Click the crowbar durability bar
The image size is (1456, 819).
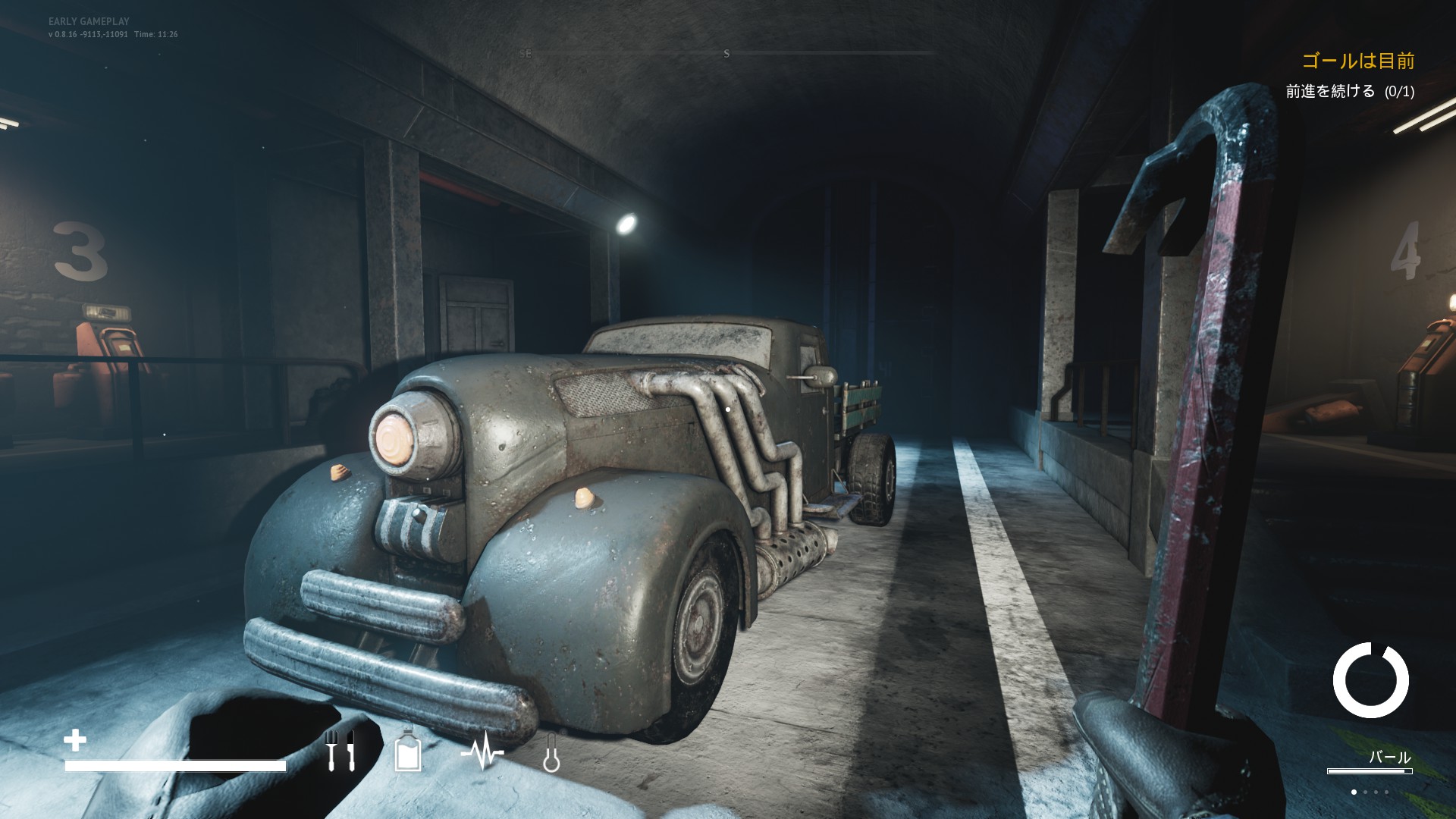coord(1370,771)
